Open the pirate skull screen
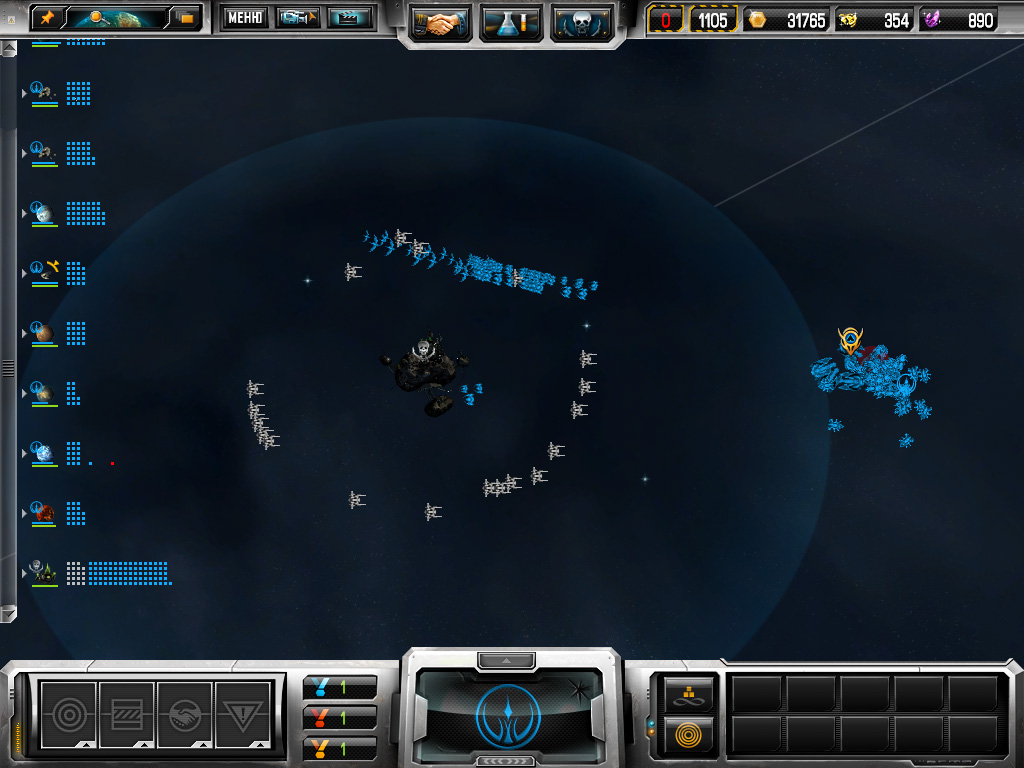Viewport: 1024px width, 768px height. [581, 22]
